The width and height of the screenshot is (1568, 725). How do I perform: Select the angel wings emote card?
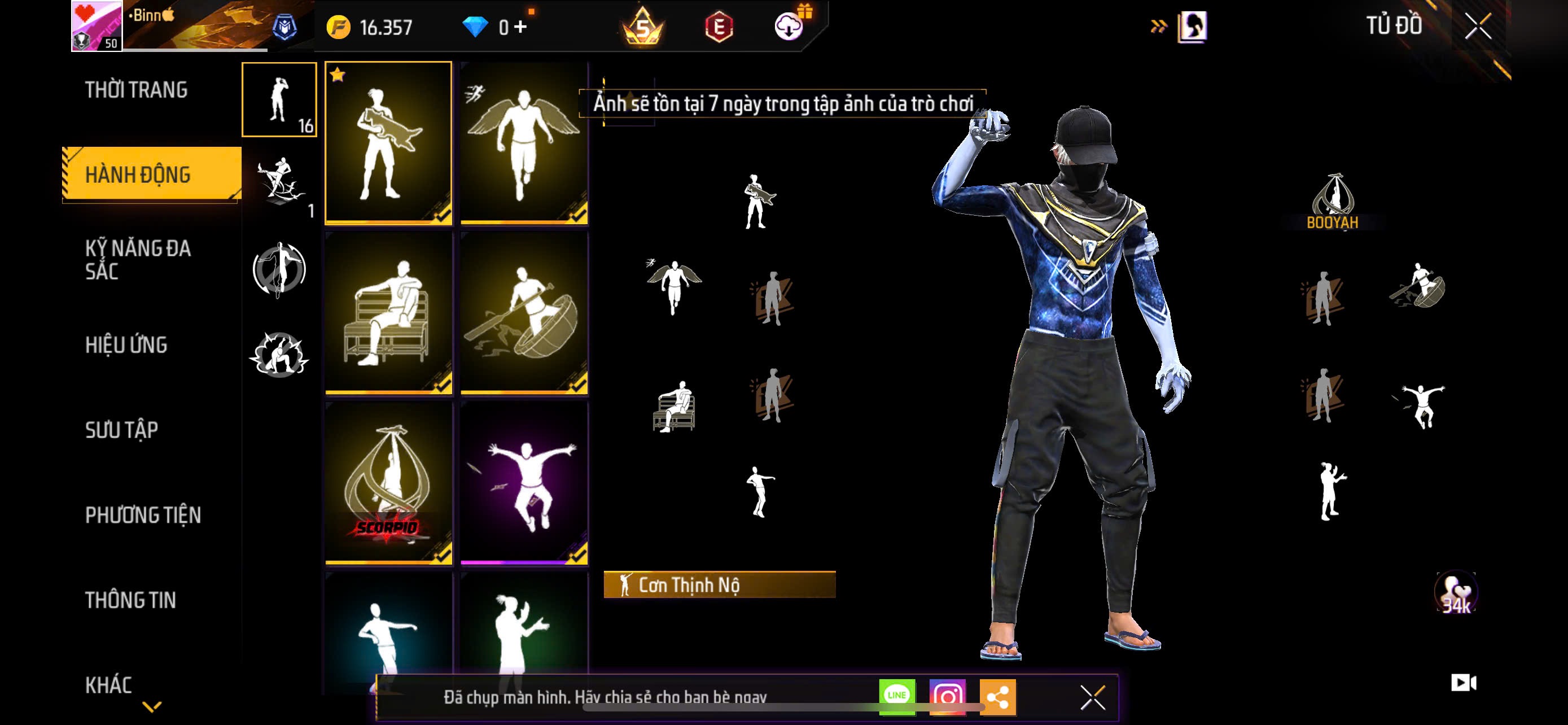(524, 143)
